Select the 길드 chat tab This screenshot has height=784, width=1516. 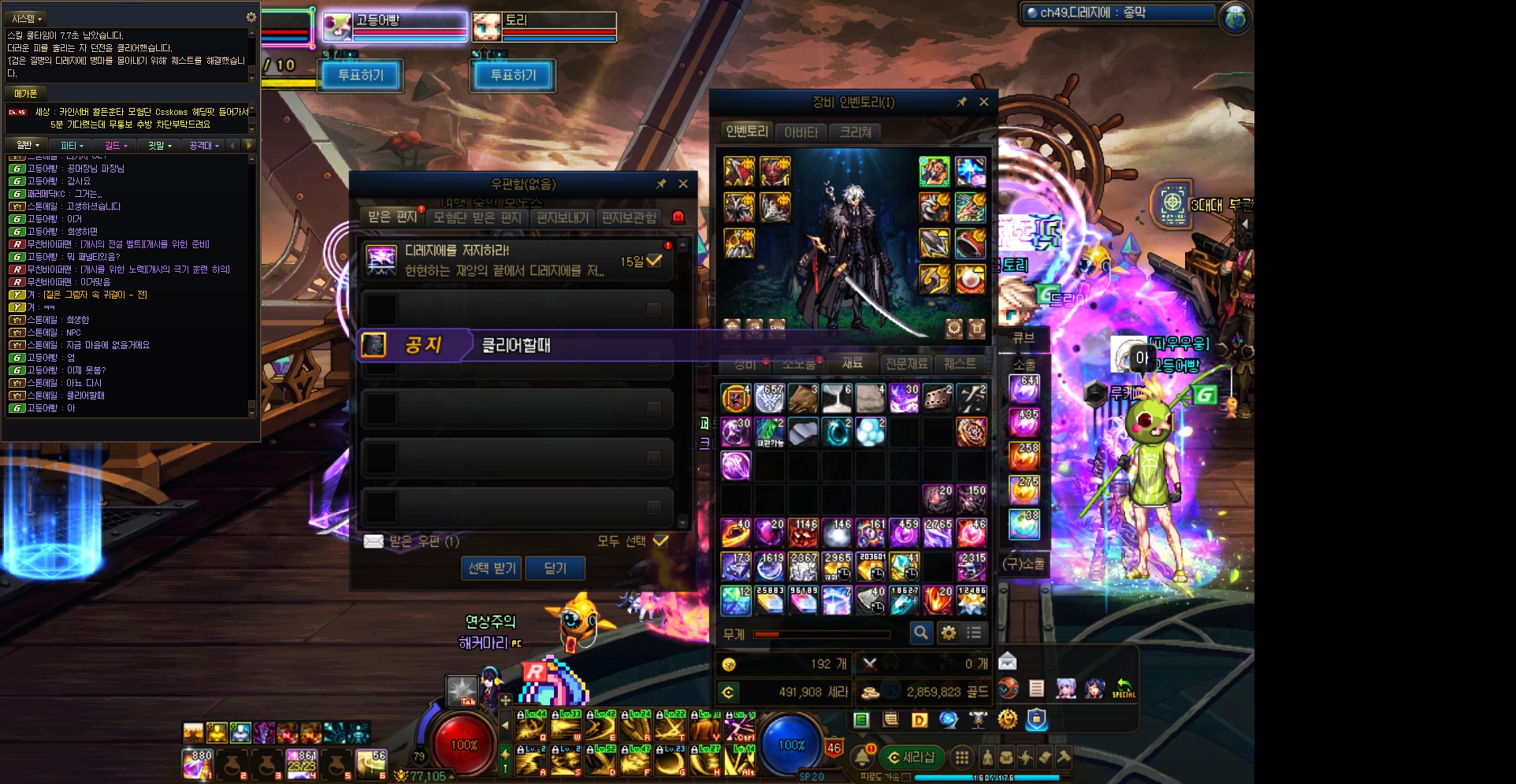[x=115, y=146]
